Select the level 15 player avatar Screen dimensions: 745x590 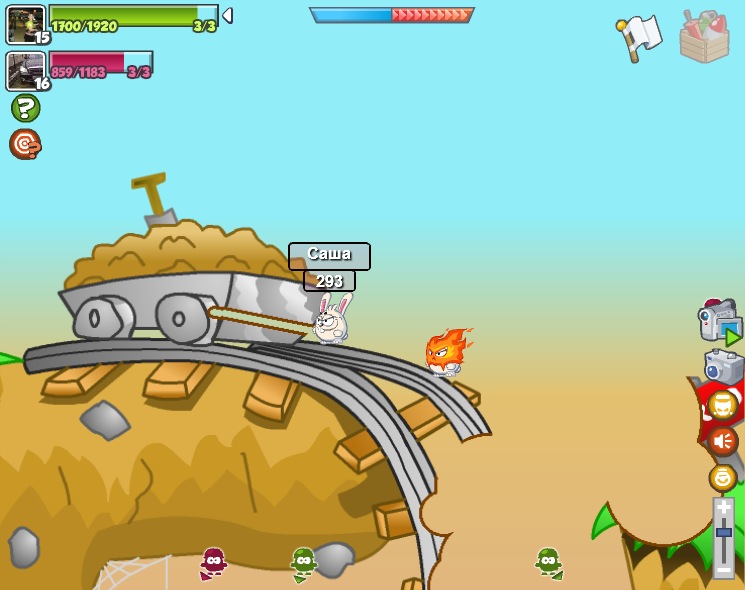[x=25, y=24]
